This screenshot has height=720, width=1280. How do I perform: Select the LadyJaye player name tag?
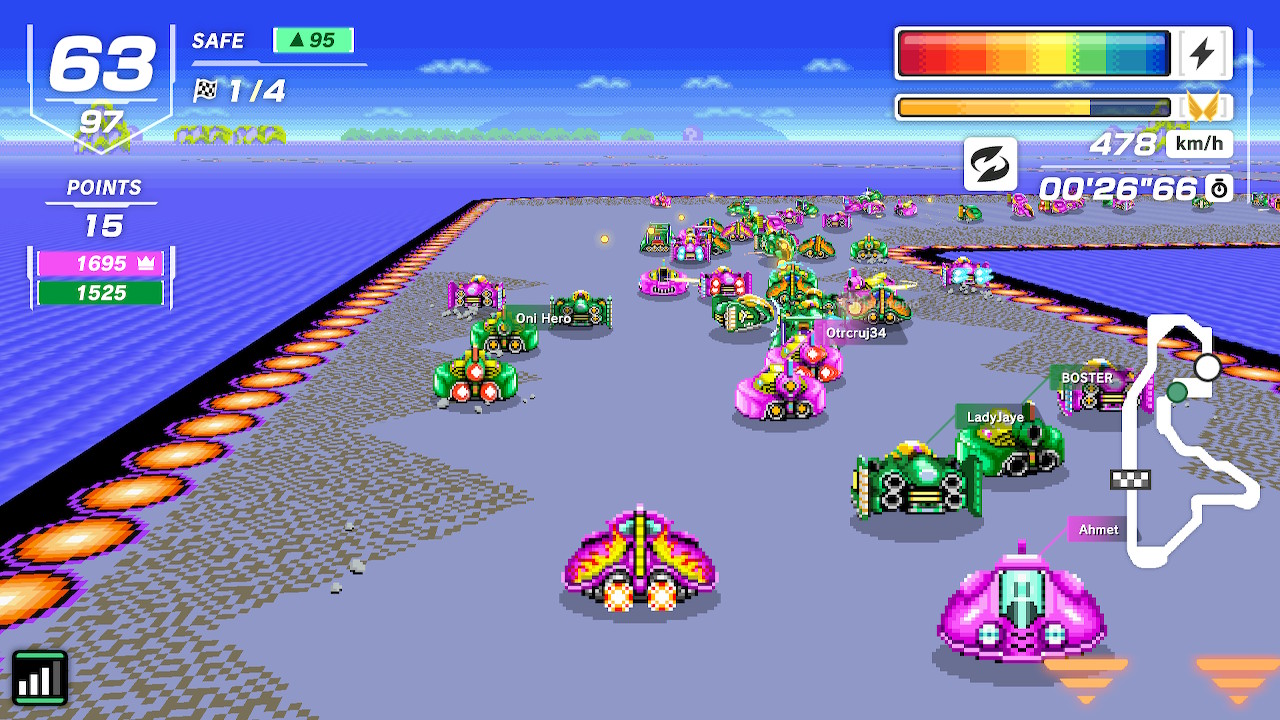click(995, 417)
